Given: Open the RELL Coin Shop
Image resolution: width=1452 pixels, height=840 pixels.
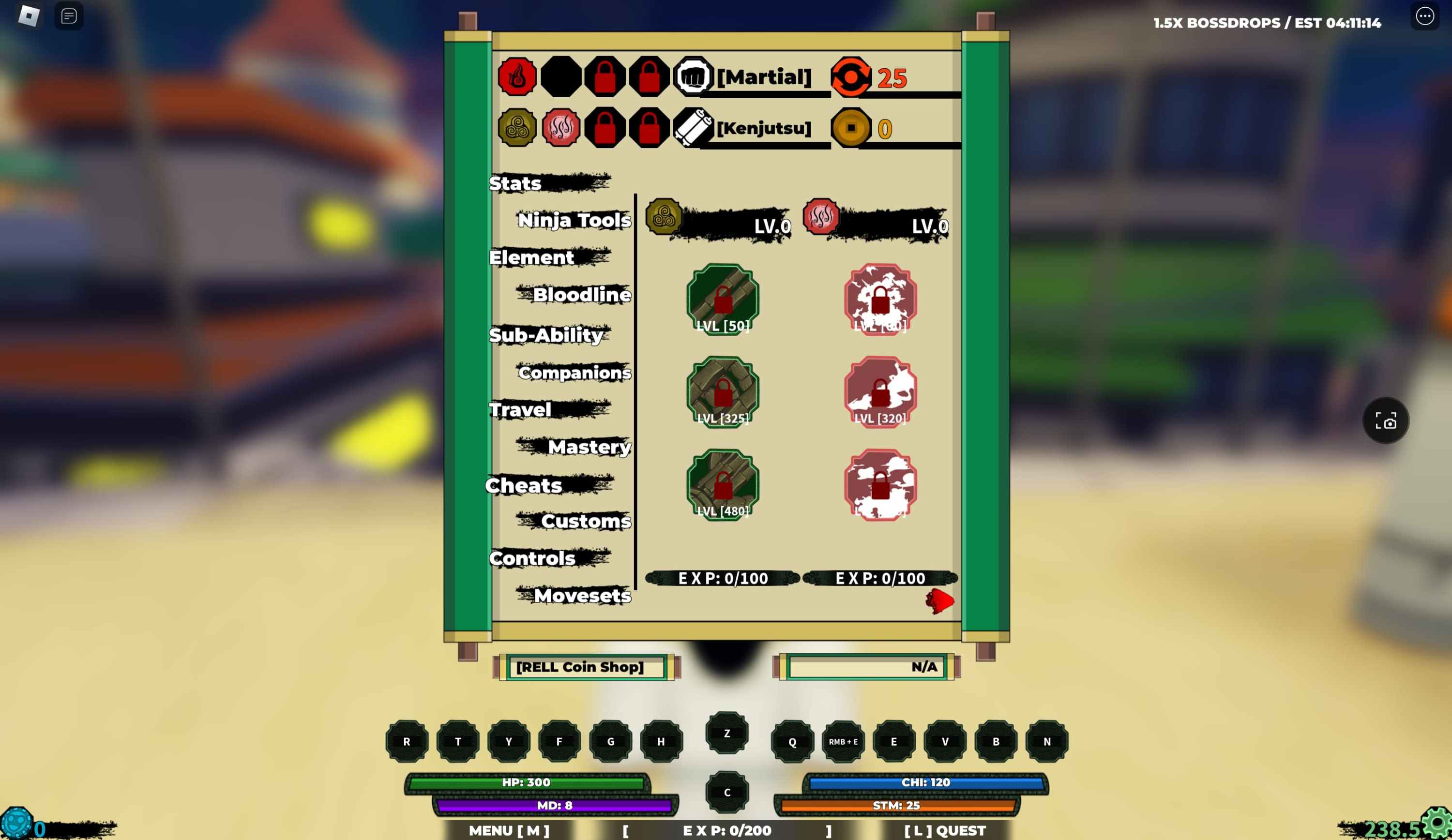Looking at the screenshot, I should 580,667.
